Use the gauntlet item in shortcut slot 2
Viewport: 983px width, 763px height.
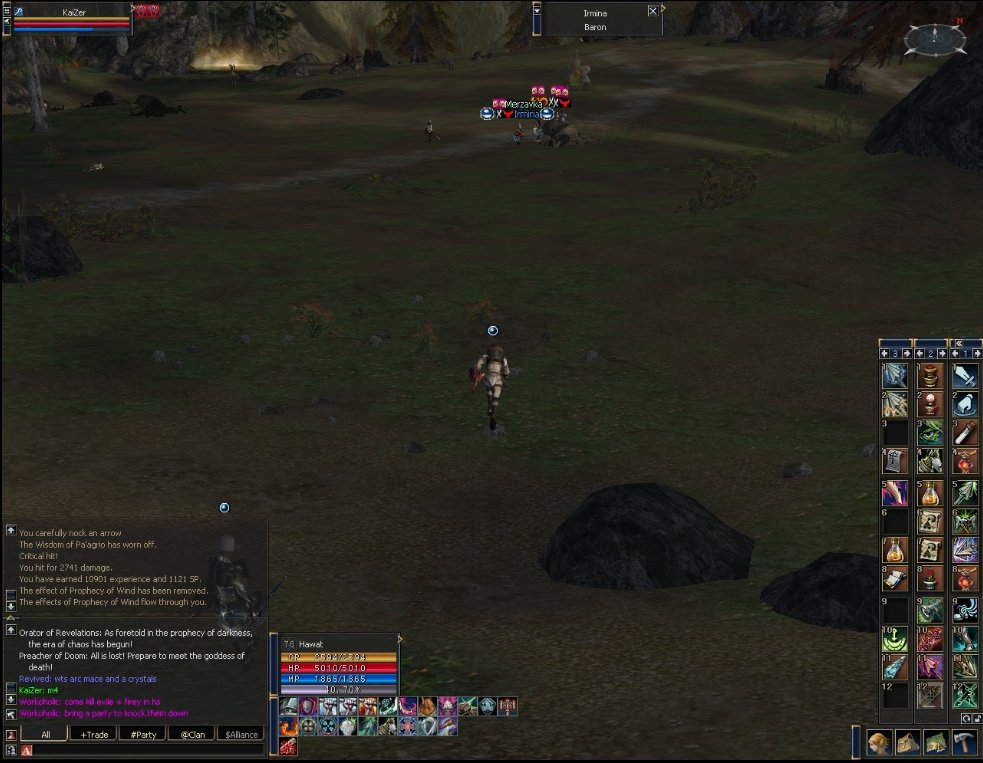tap(965, 403)
